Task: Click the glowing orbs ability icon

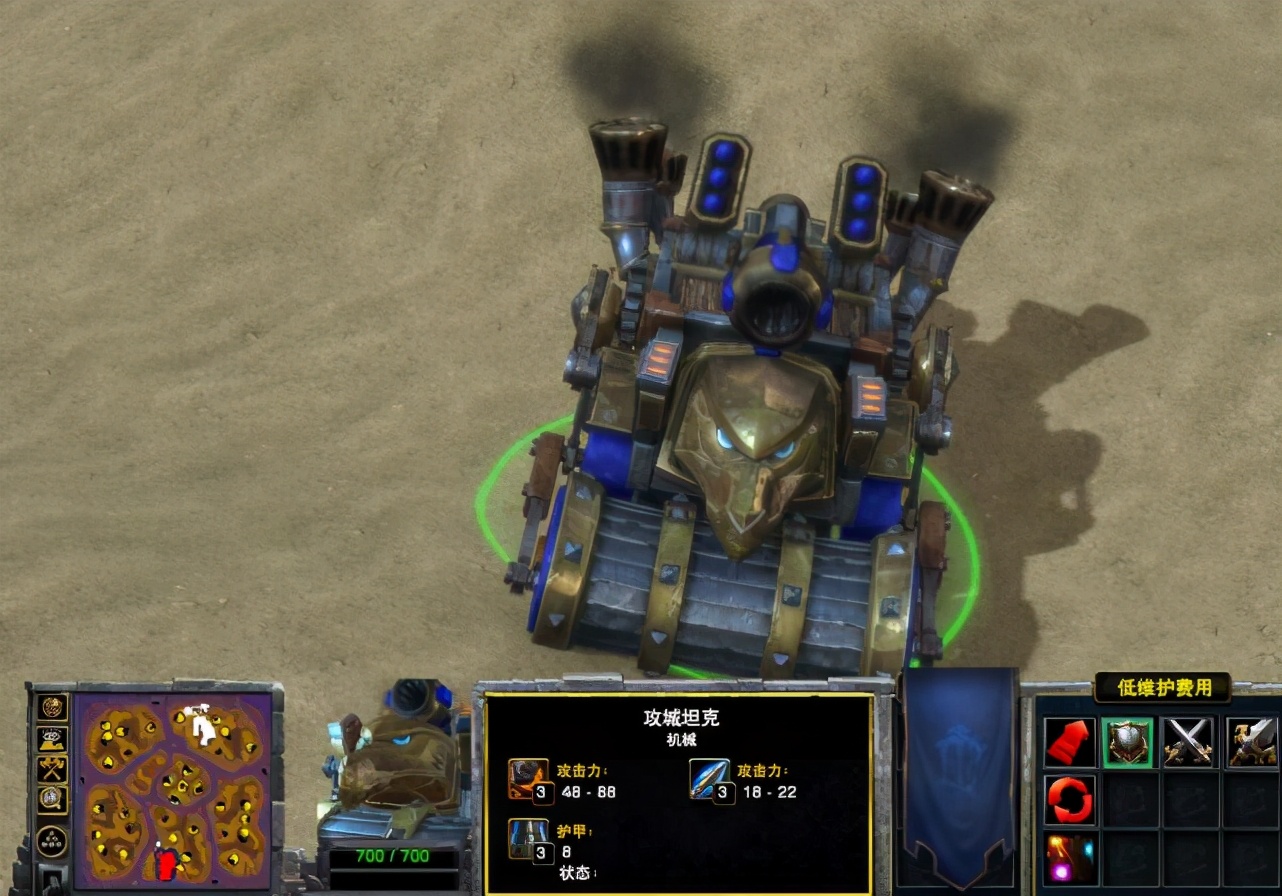Action: 1070,859
